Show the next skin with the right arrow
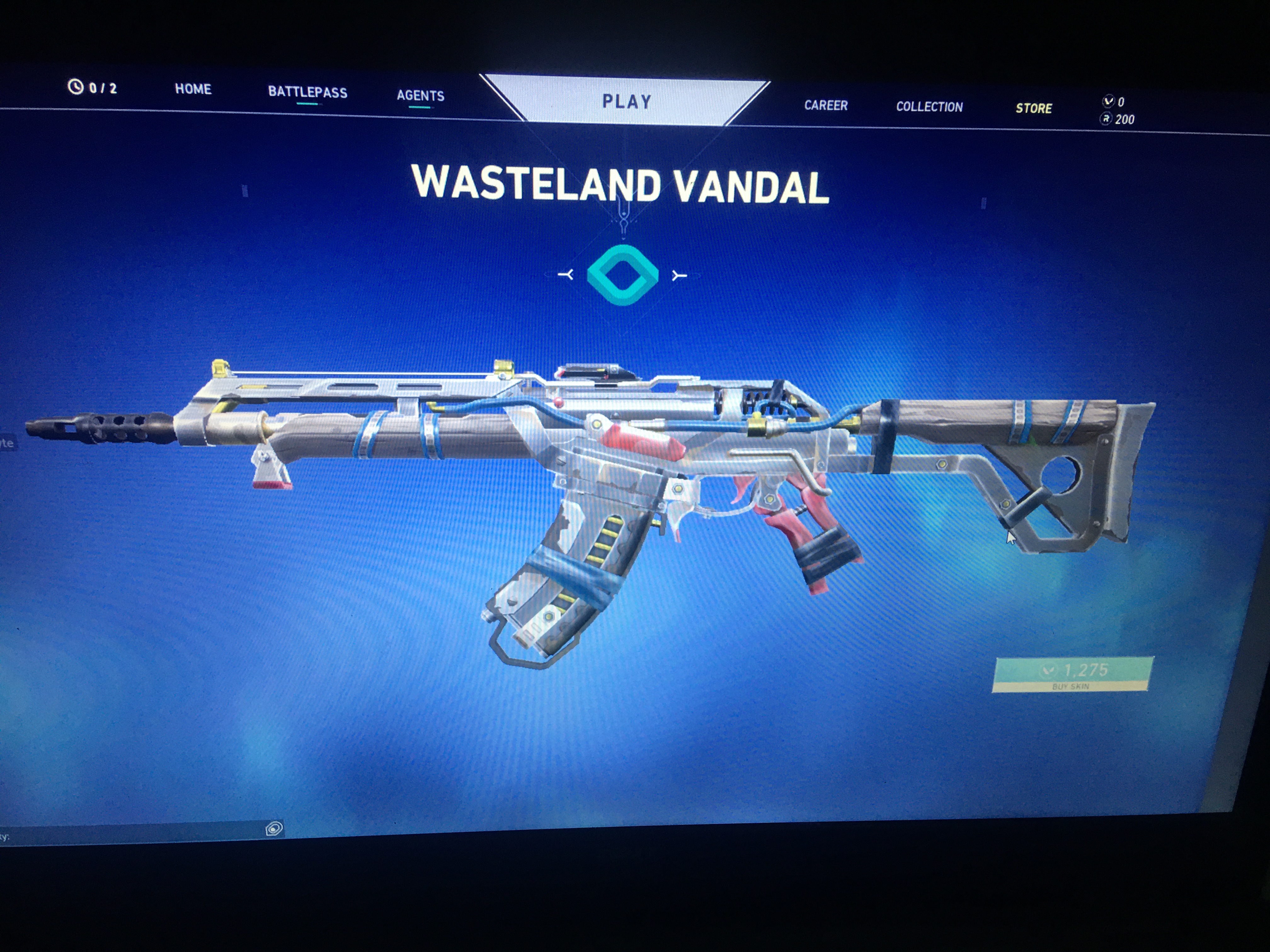This screenshot has width=1270, height=952. click(679, 276)
